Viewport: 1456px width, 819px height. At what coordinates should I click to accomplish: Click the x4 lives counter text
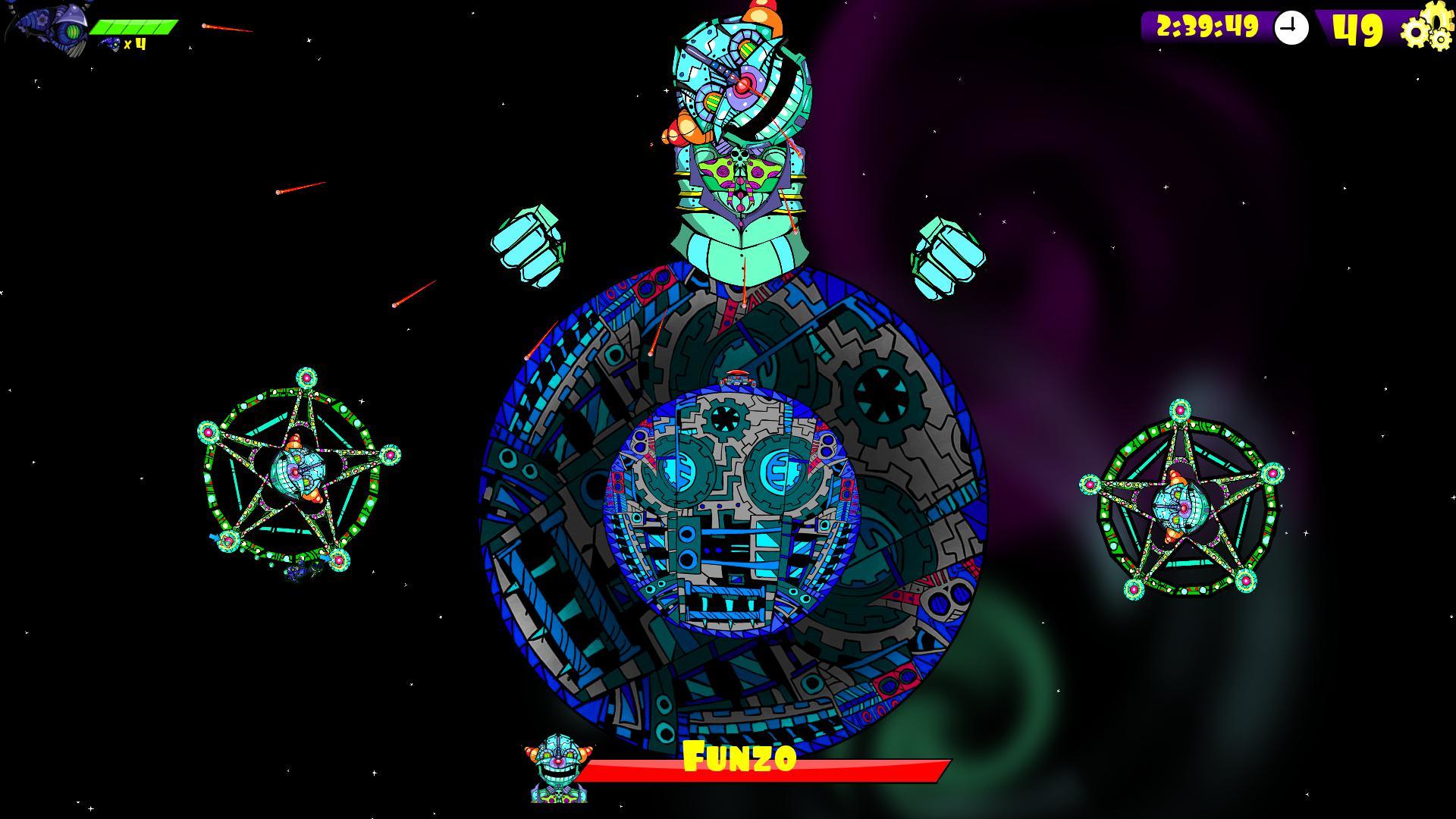coord(135,43)
